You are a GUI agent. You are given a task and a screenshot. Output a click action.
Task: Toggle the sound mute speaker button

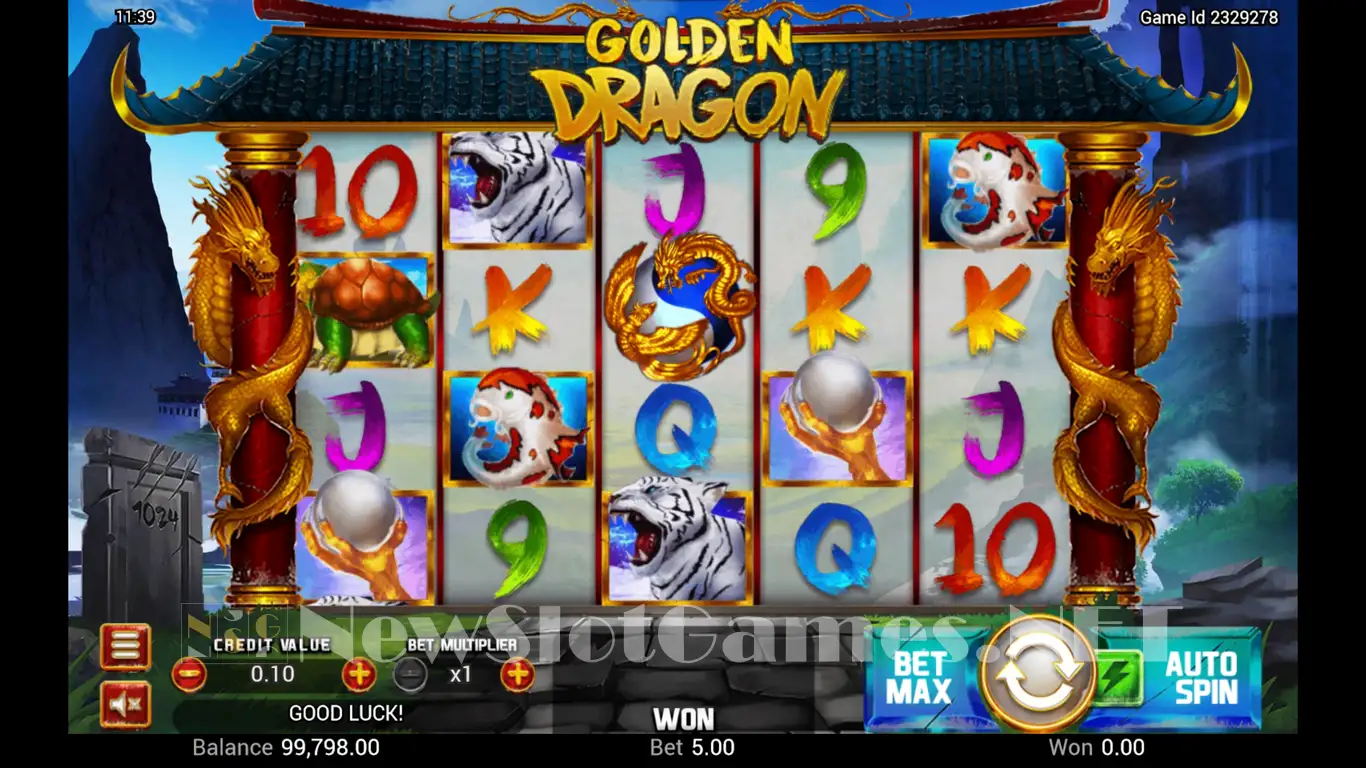tap(125, 705)
